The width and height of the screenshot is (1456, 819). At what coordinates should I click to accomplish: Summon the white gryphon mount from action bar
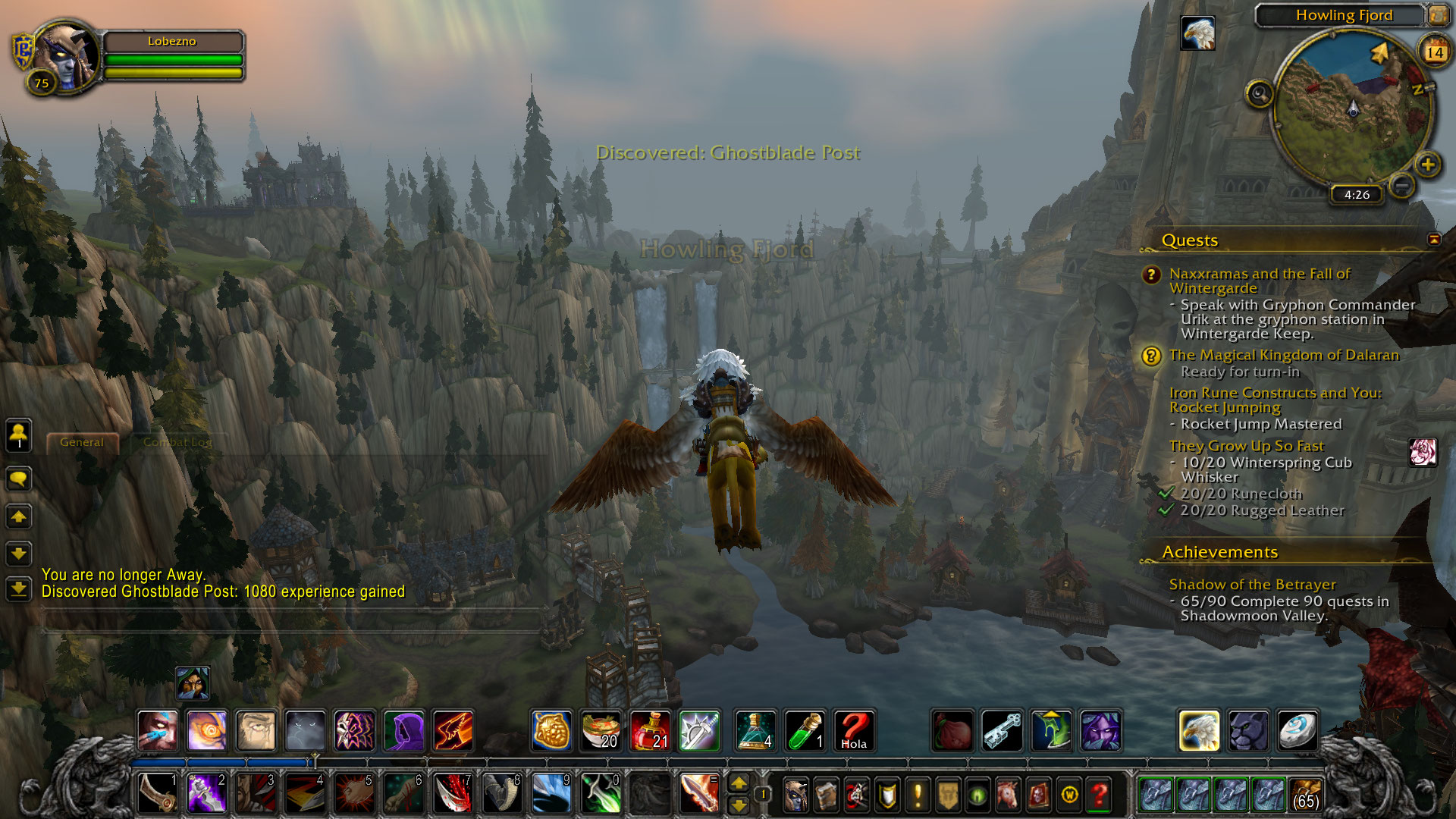coord(1199,730)
